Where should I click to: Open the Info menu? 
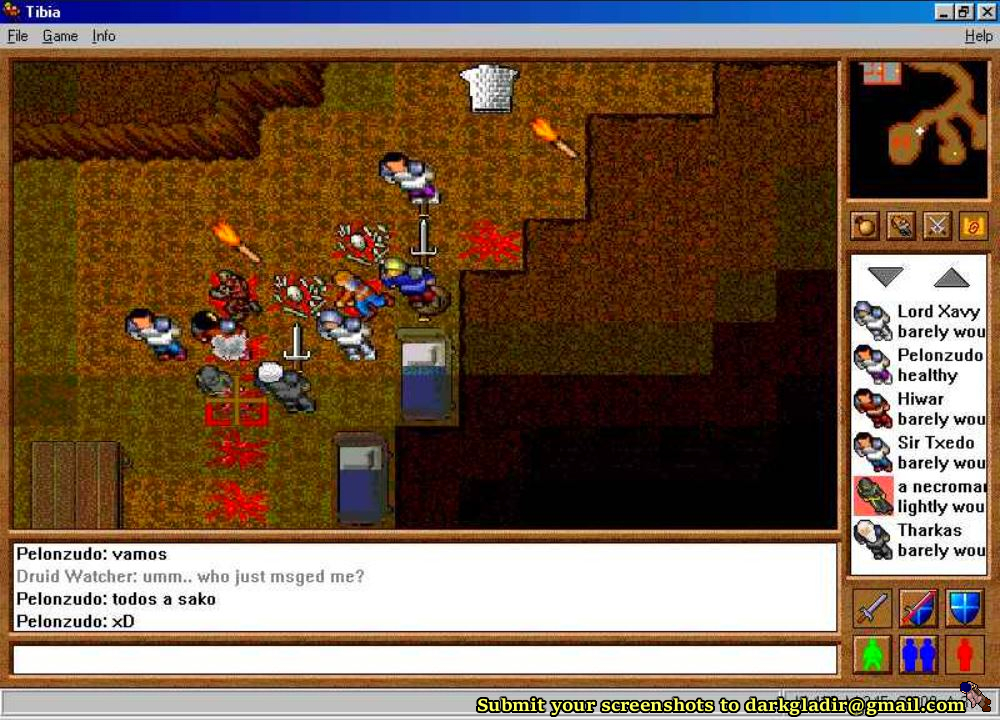coord(104,36)
